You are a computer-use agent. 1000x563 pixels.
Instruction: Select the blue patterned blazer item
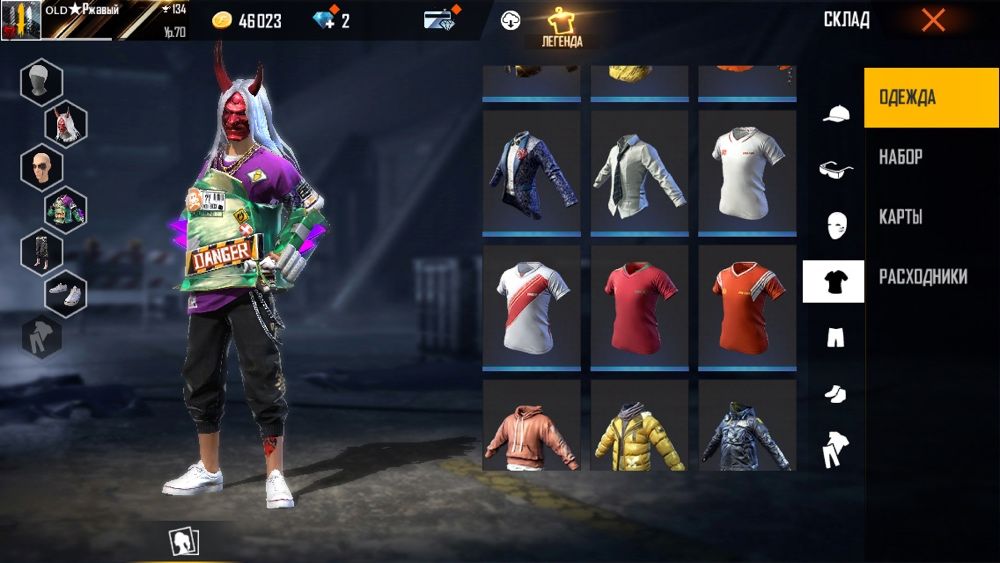(531, 172)
